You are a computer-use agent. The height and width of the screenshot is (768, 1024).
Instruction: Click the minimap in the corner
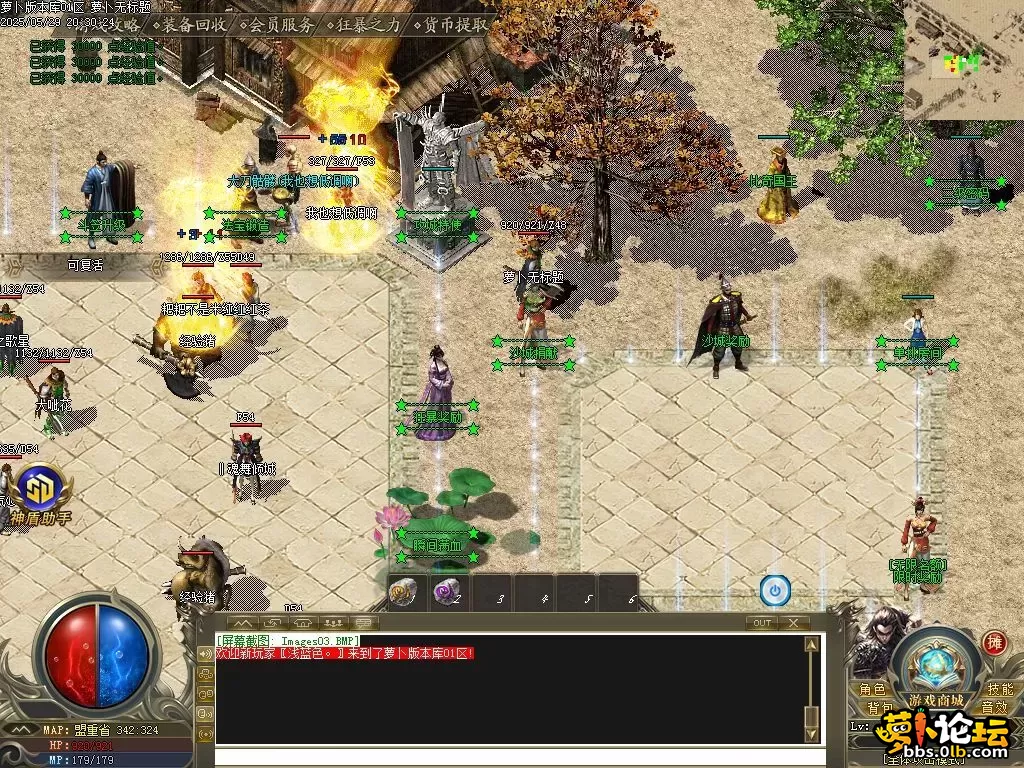coord(963,60)
